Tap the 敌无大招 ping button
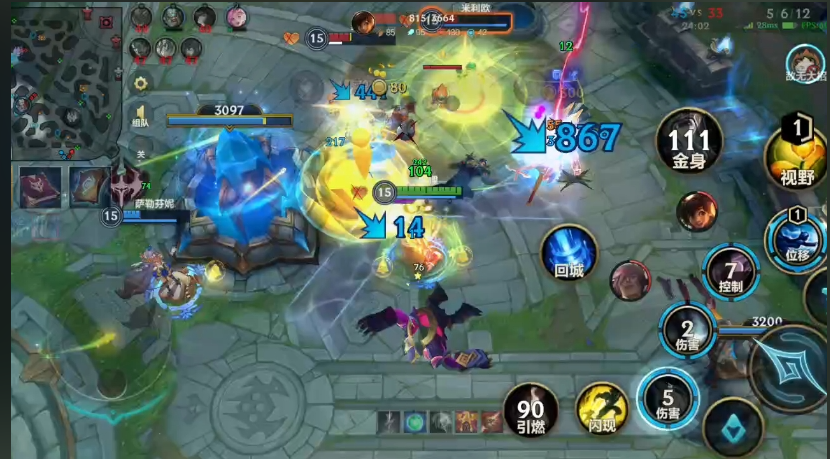The width and height of the screenshot is (830, 459). (x=802, y=62)
